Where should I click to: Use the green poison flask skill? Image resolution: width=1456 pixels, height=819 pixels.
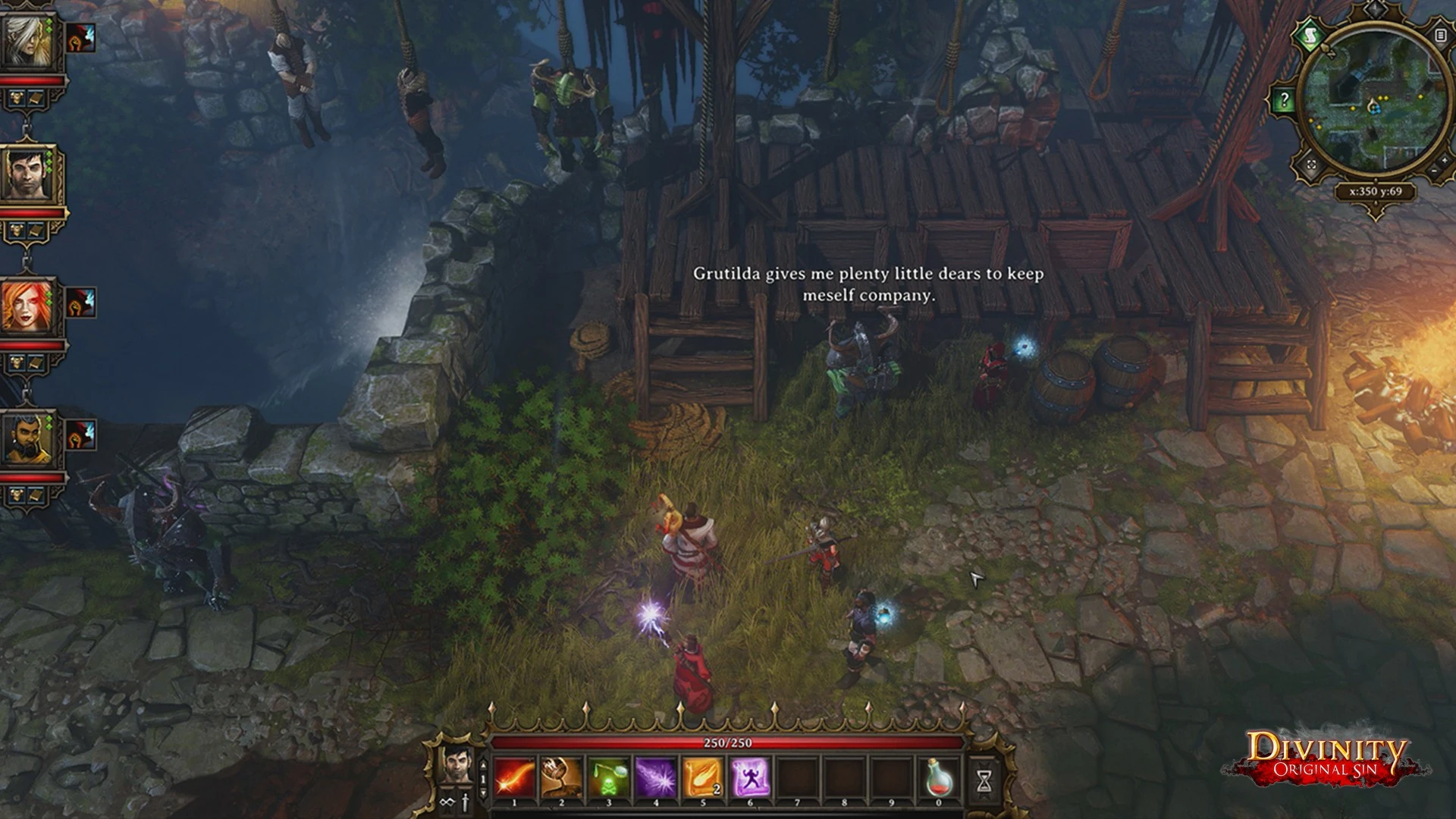pyautogui.click(x=609, y=777)
